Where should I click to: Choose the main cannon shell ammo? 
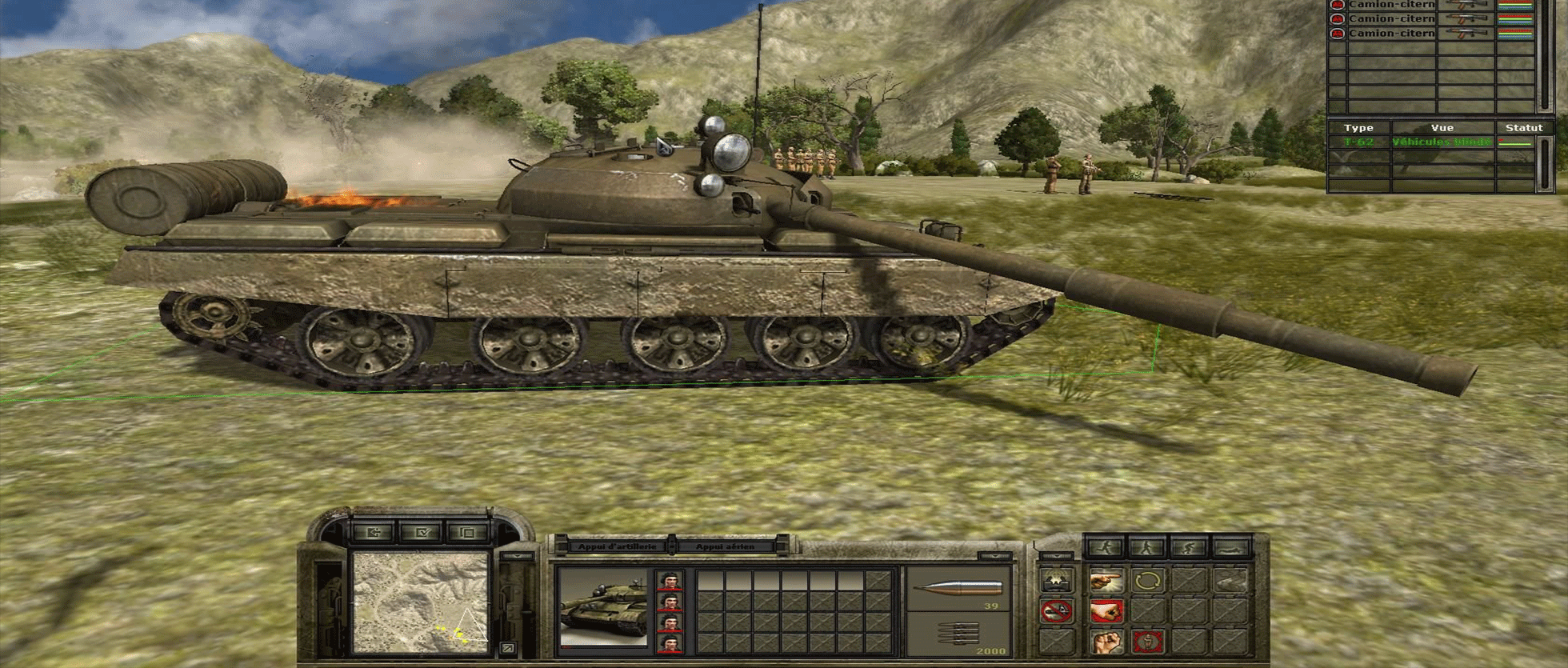958,590
